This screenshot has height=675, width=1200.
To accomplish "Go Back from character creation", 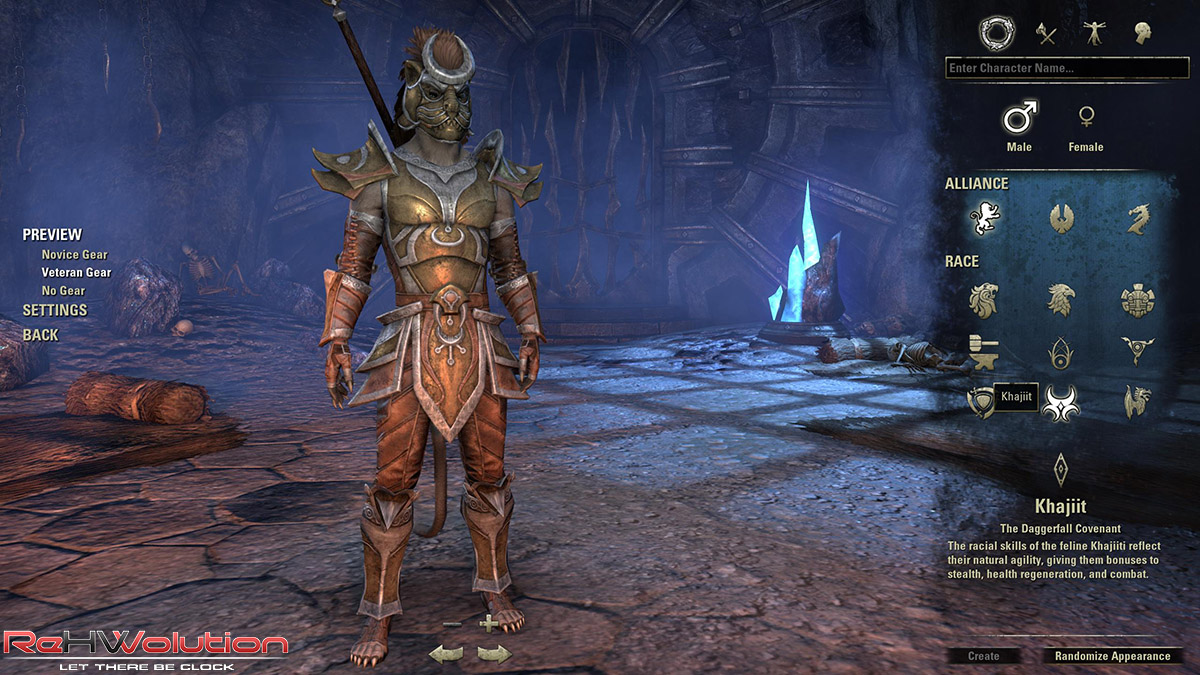I will [41, 335].
